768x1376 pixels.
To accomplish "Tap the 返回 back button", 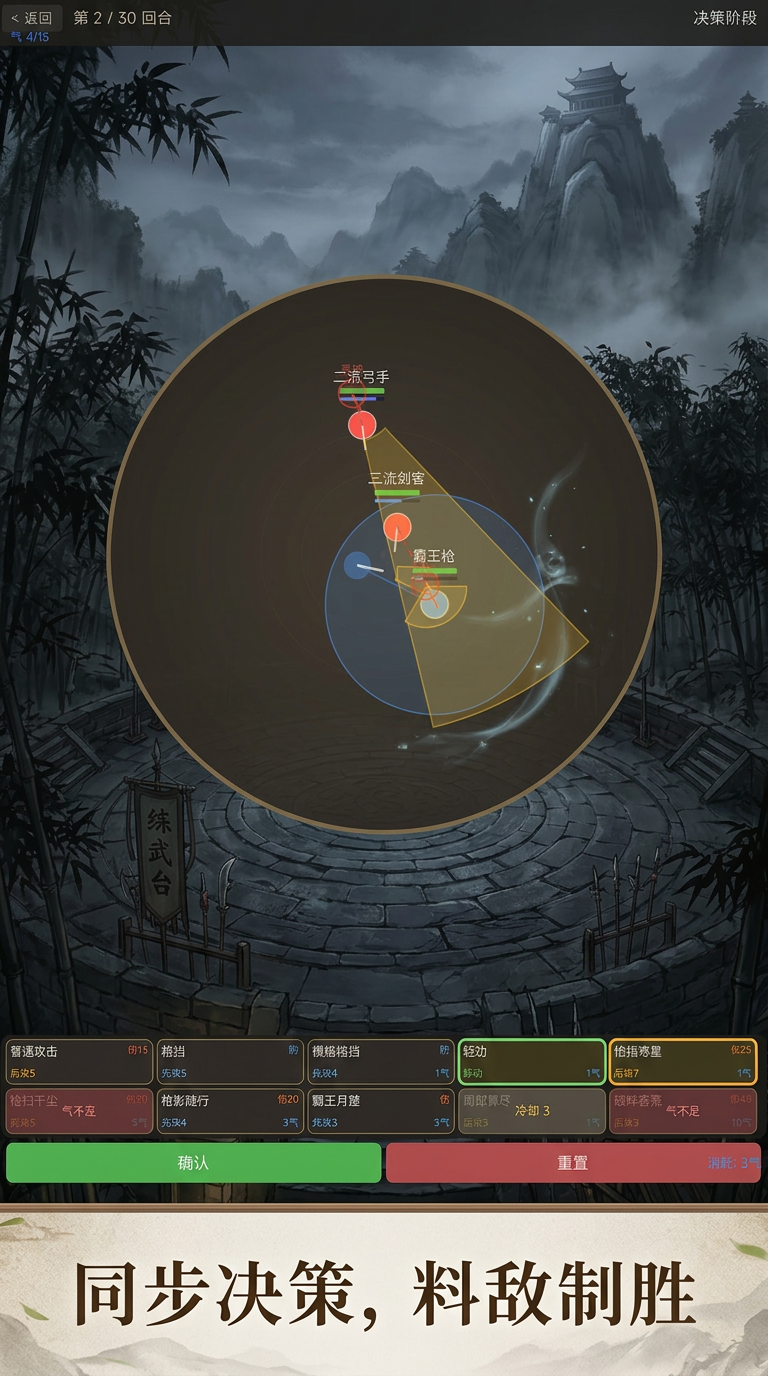I will (32, 18).
